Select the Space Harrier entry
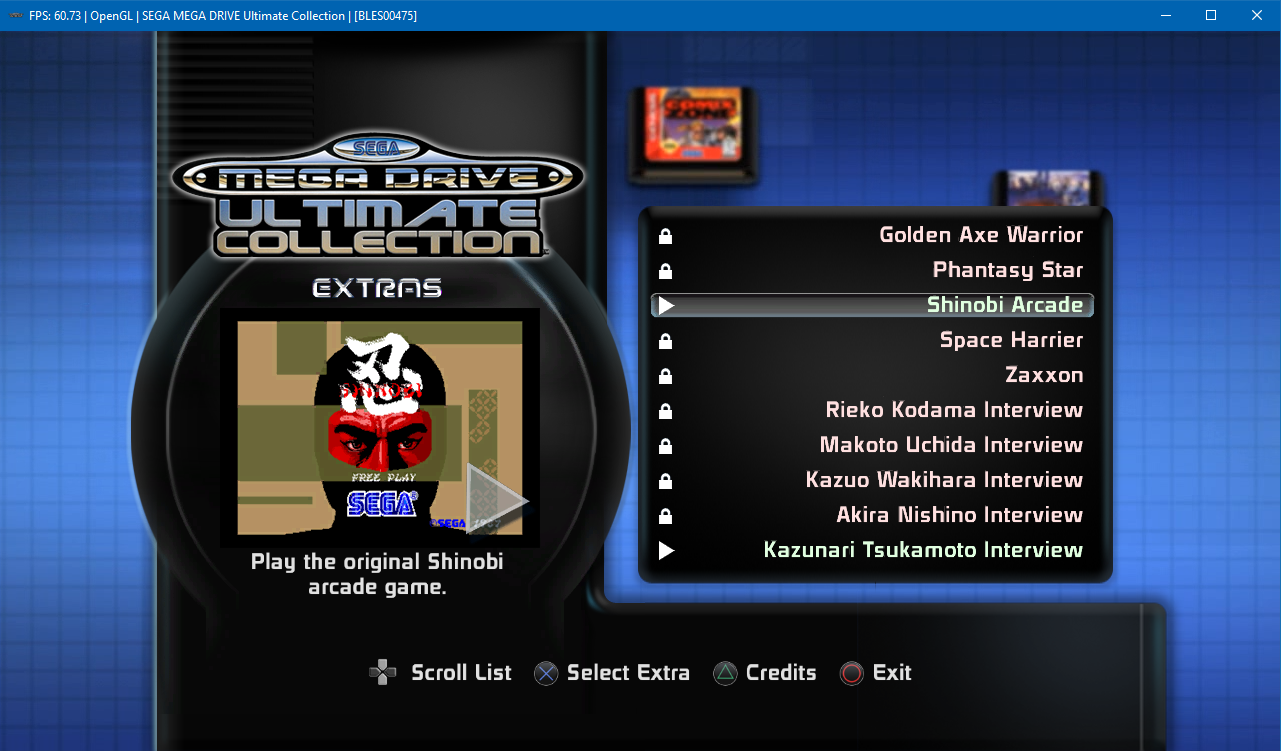Viewport: 1281px width, 751px height. 1011,340
